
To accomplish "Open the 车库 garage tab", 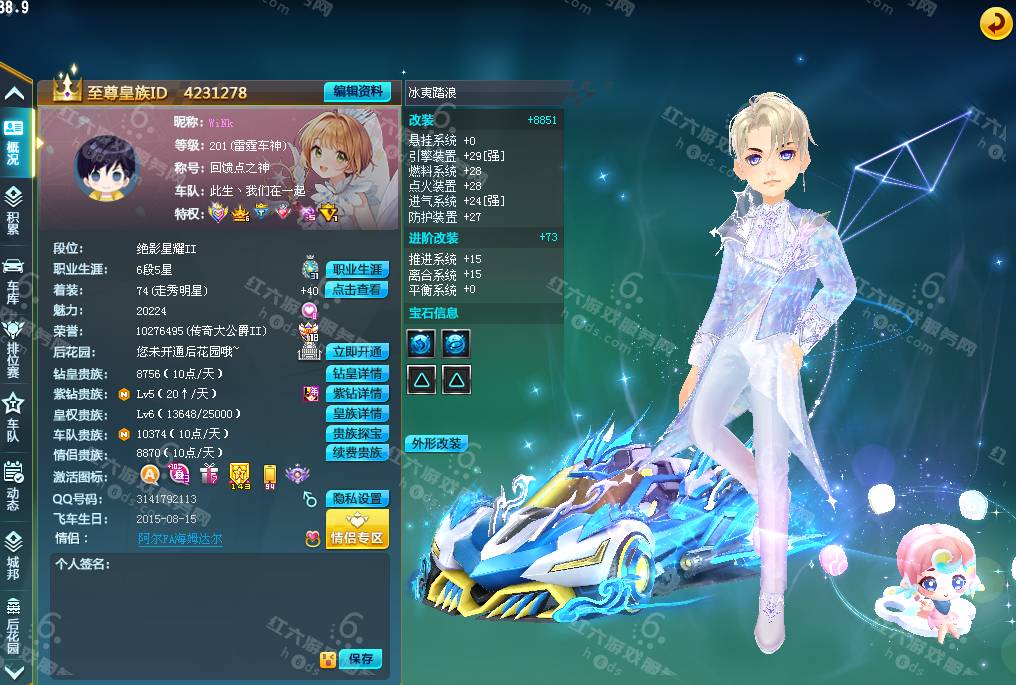I will [14, 279].
